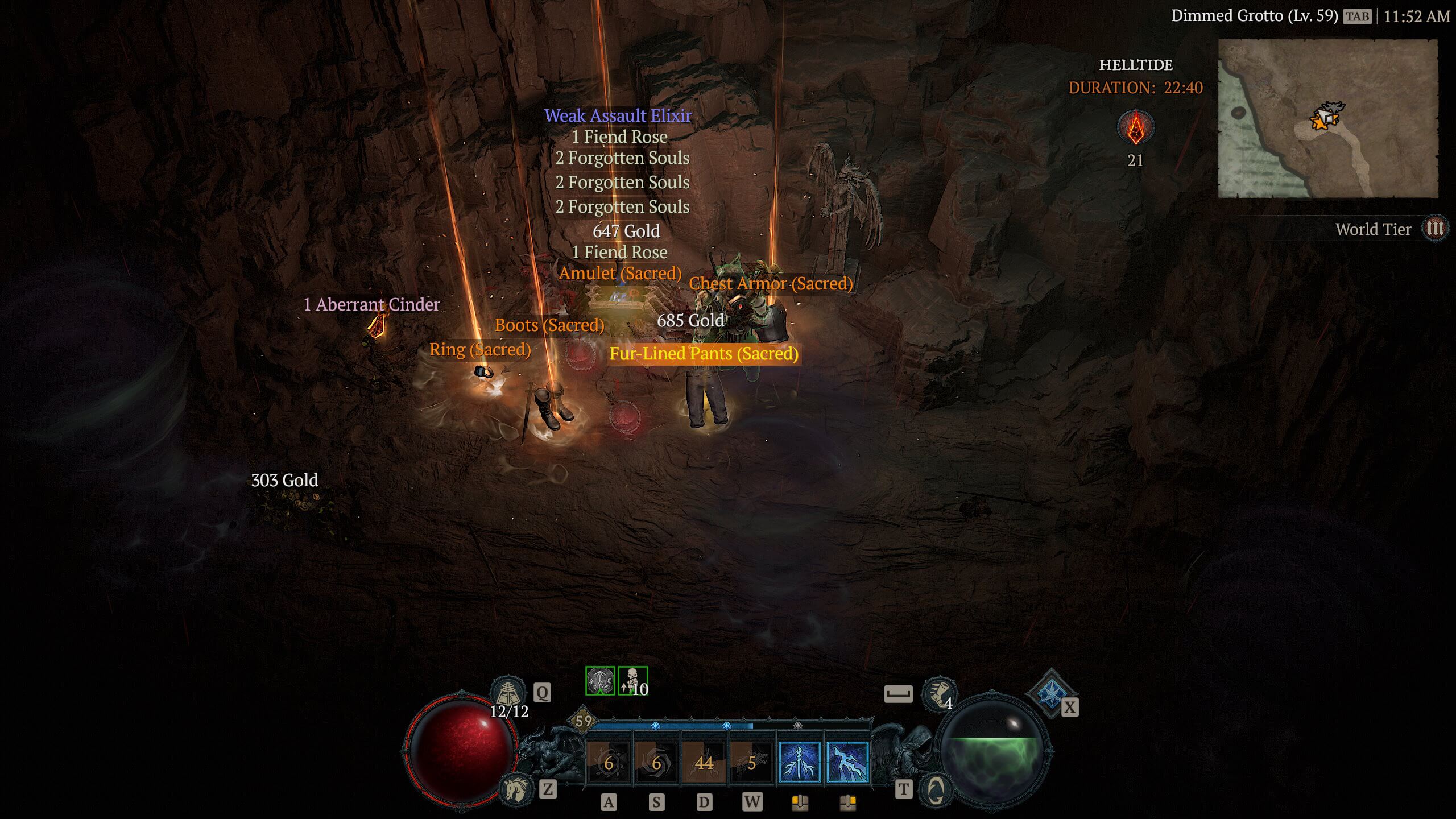This screenshot has height=819, width=1456.
Task: Cast the blue lightning-struck staff skill
Action: click(800, 762)
